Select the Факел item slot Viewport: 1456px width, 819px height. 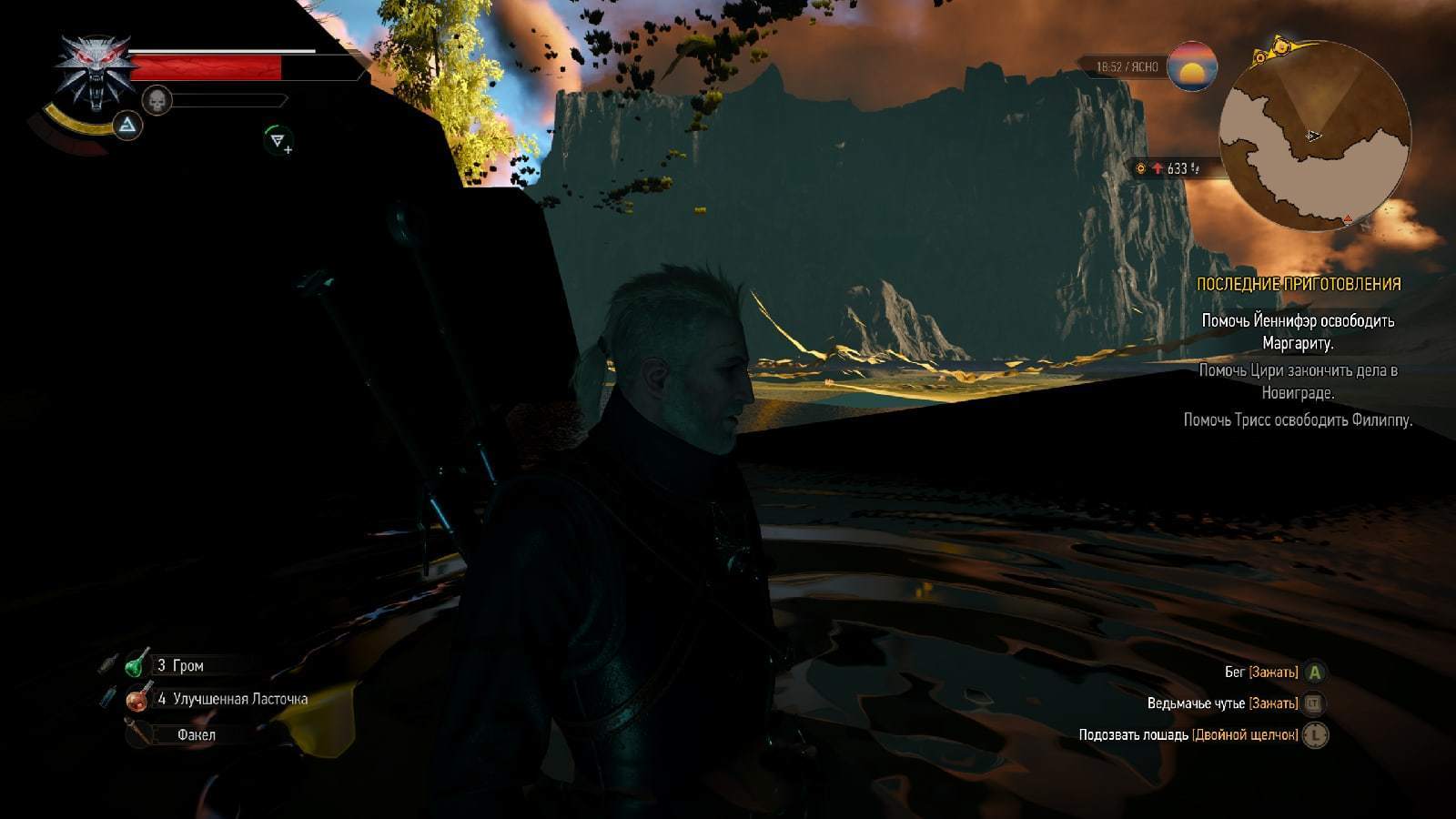pos(196,734)
